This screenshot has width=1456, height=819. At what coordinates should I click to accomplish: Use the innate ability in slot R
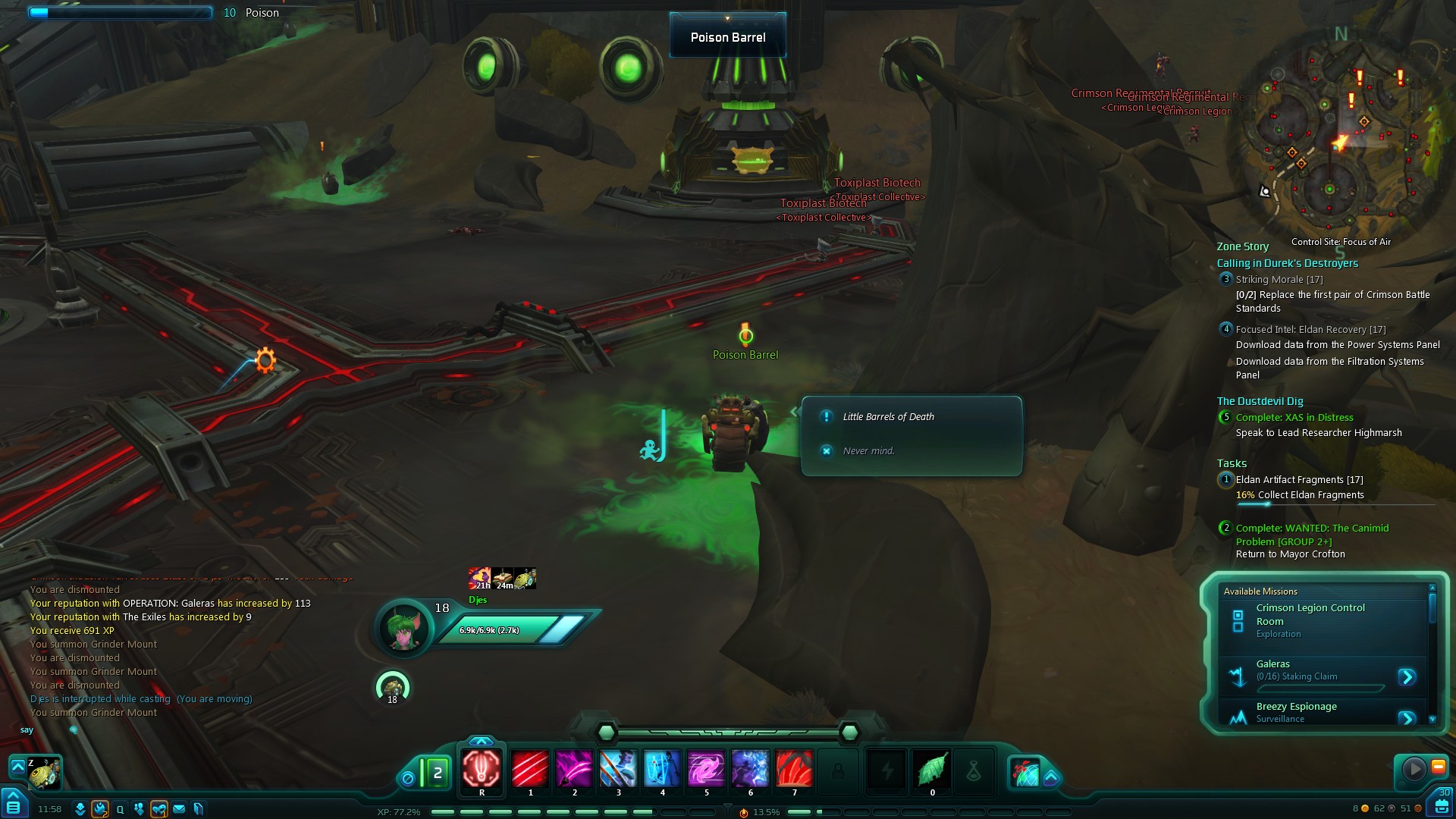pos(482,768)
